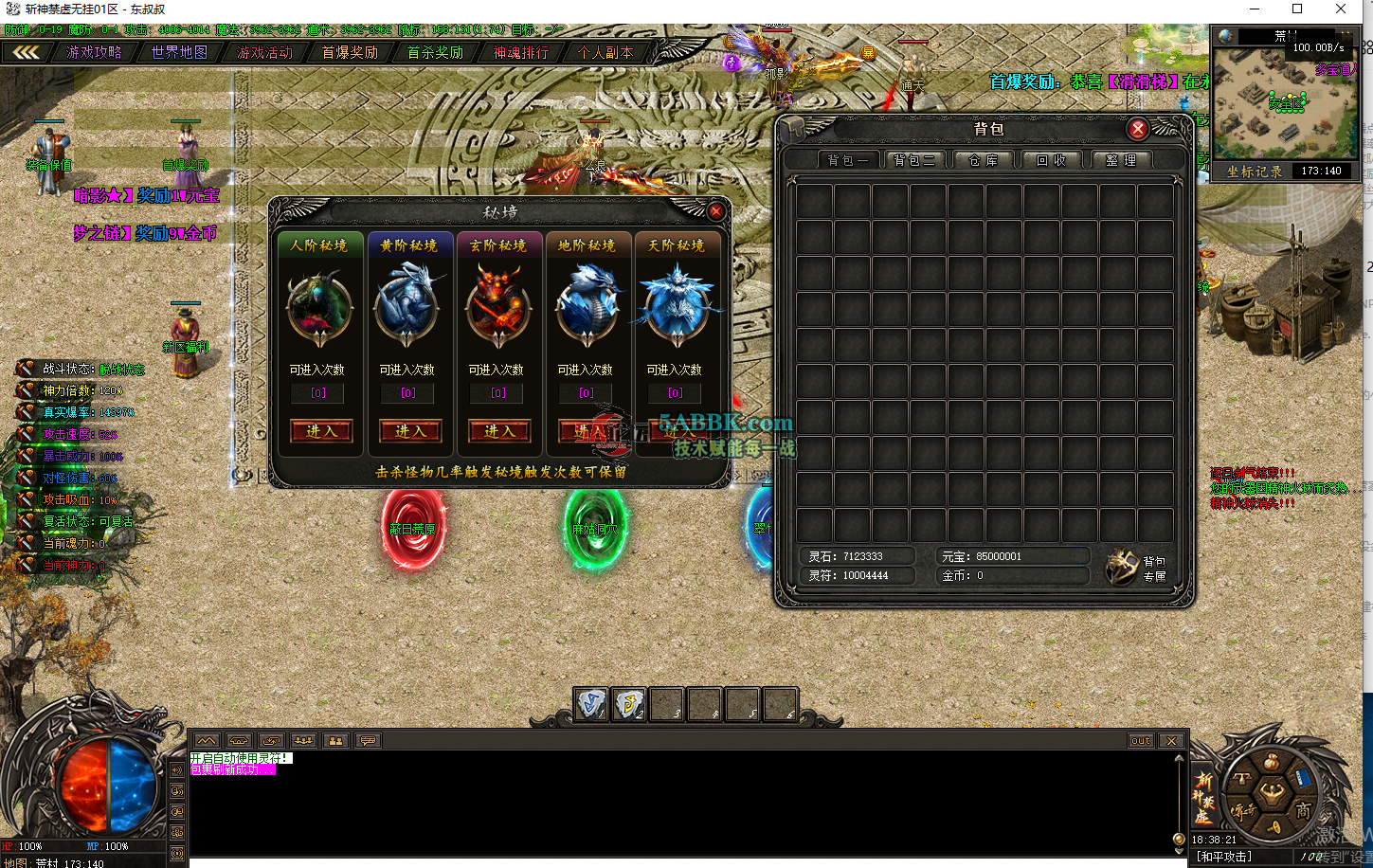Toggle chat display with speech bubble icon
This screenshot has height=868, width=1373.
pyautogui.click(x=367, y=740)
